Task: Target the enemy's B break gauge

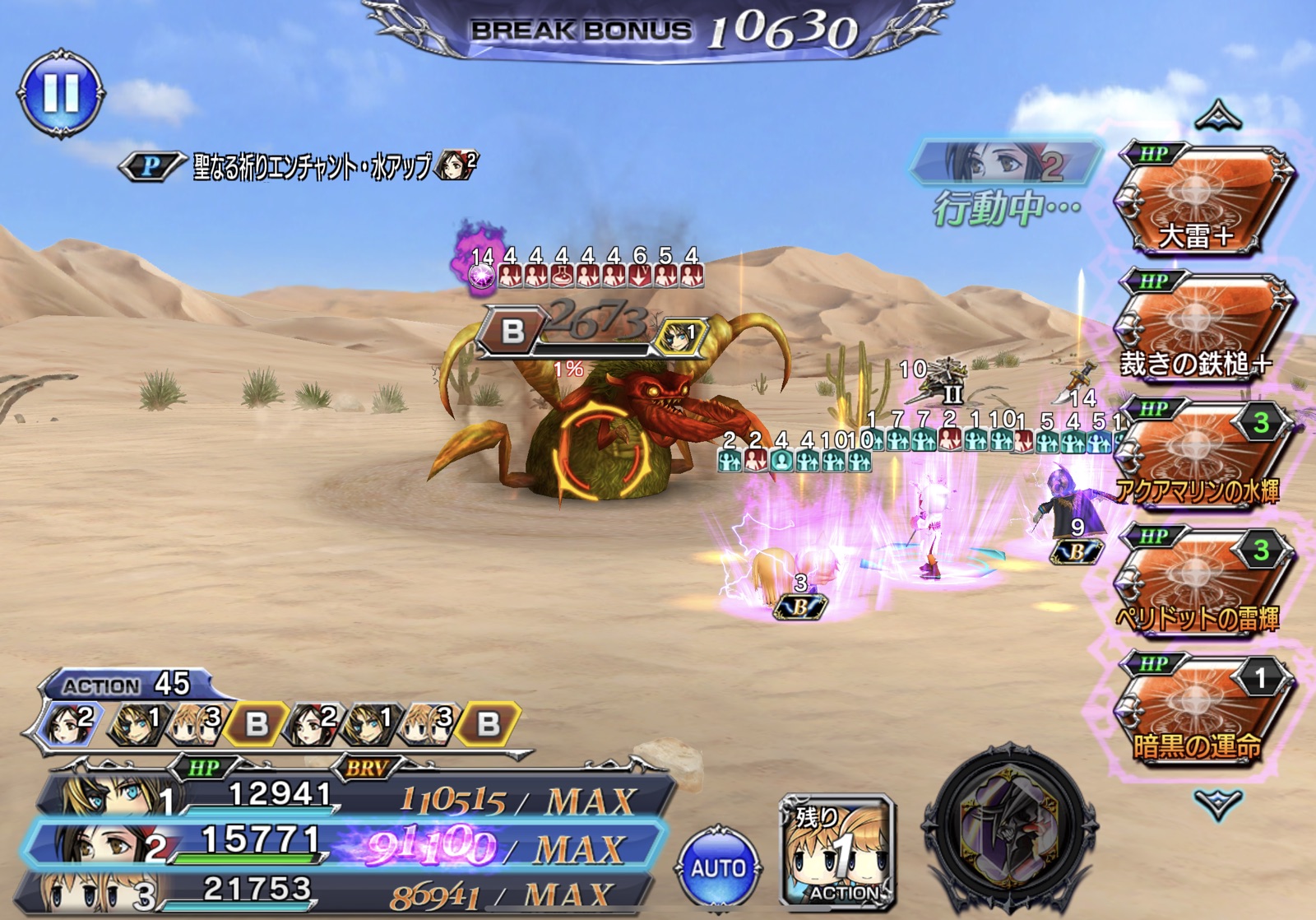Action: click(x=512, y=331)
